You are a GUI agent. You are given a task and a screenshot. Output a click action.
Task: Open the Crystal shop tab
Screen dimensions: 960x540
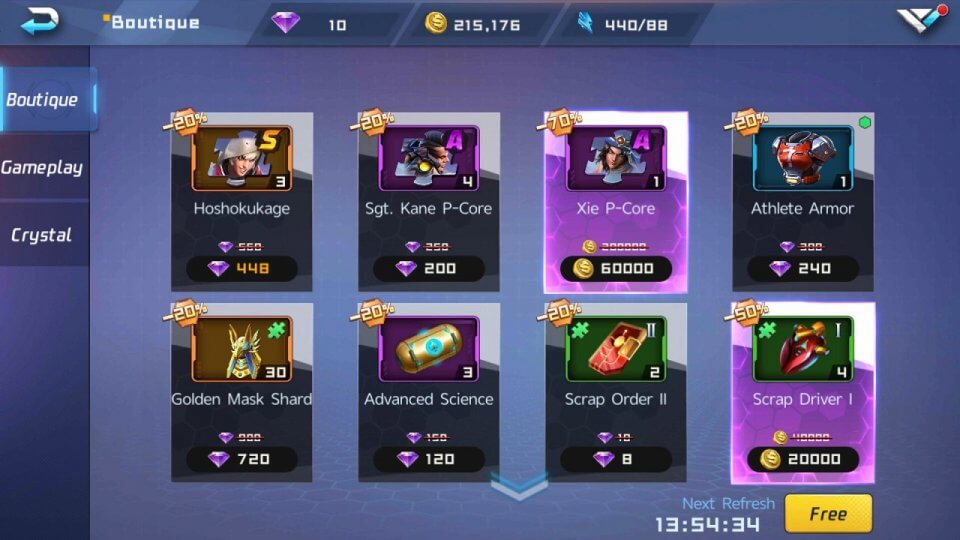42,235
